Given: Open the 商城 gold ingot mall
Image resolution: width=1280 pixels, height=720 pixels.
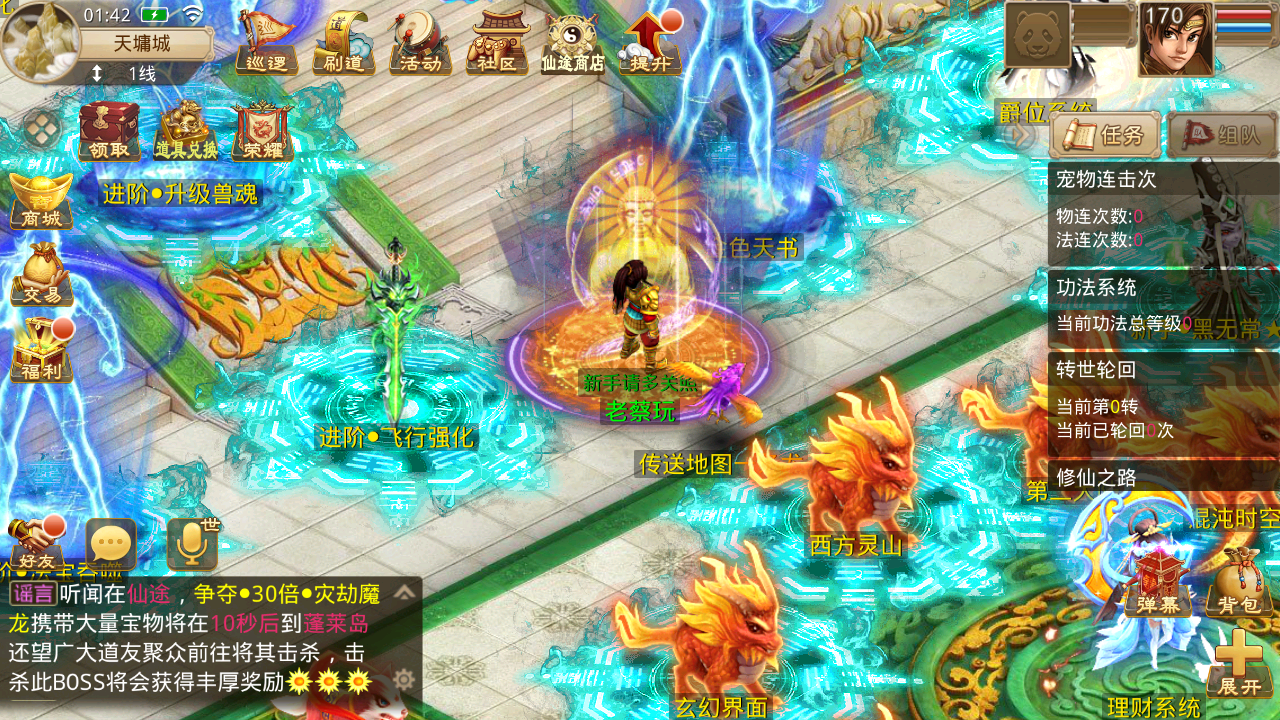Looking at the screenshot, I should pos(41,201).
